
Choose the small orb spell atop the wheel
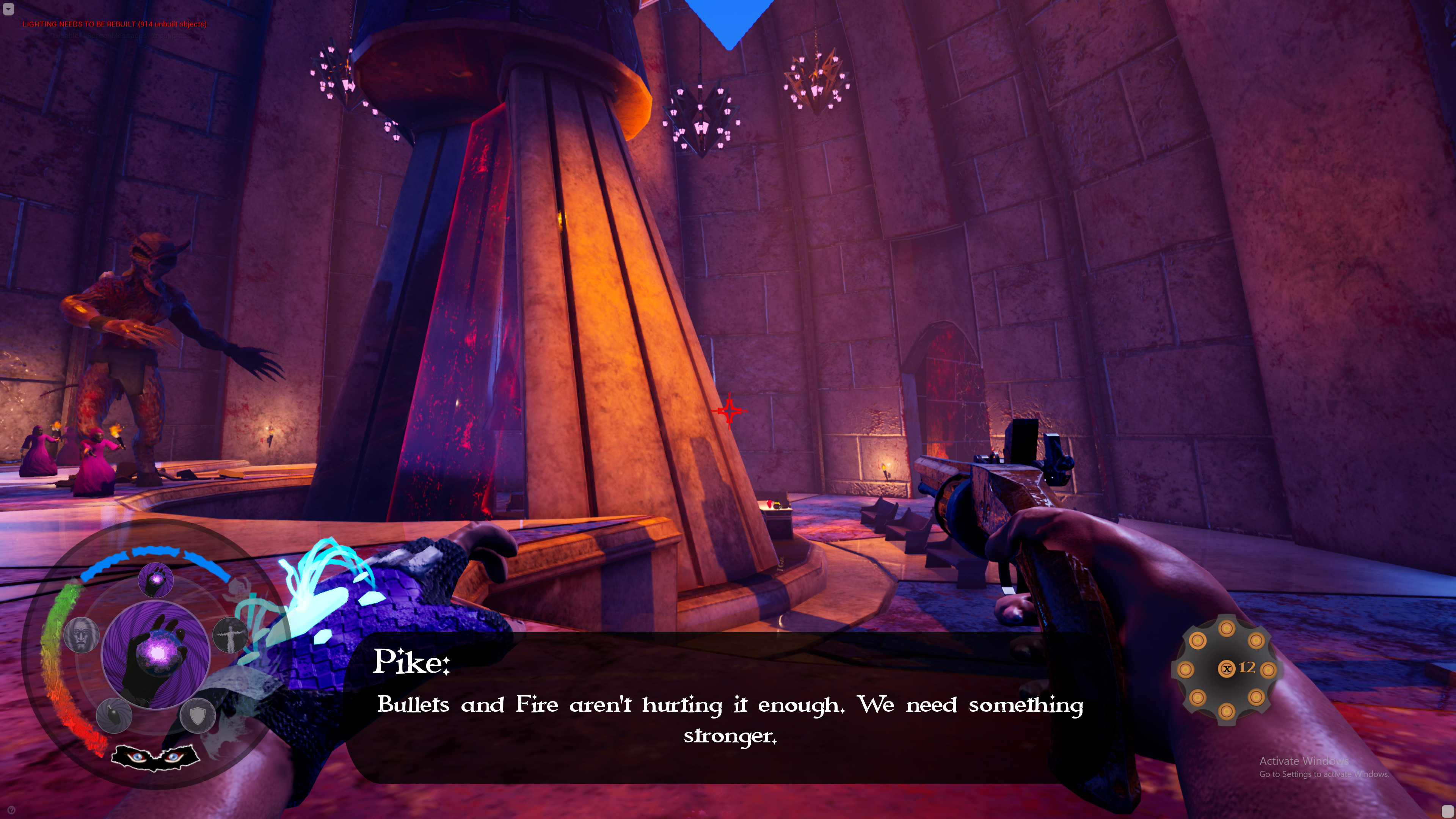(x=155, y=579)
